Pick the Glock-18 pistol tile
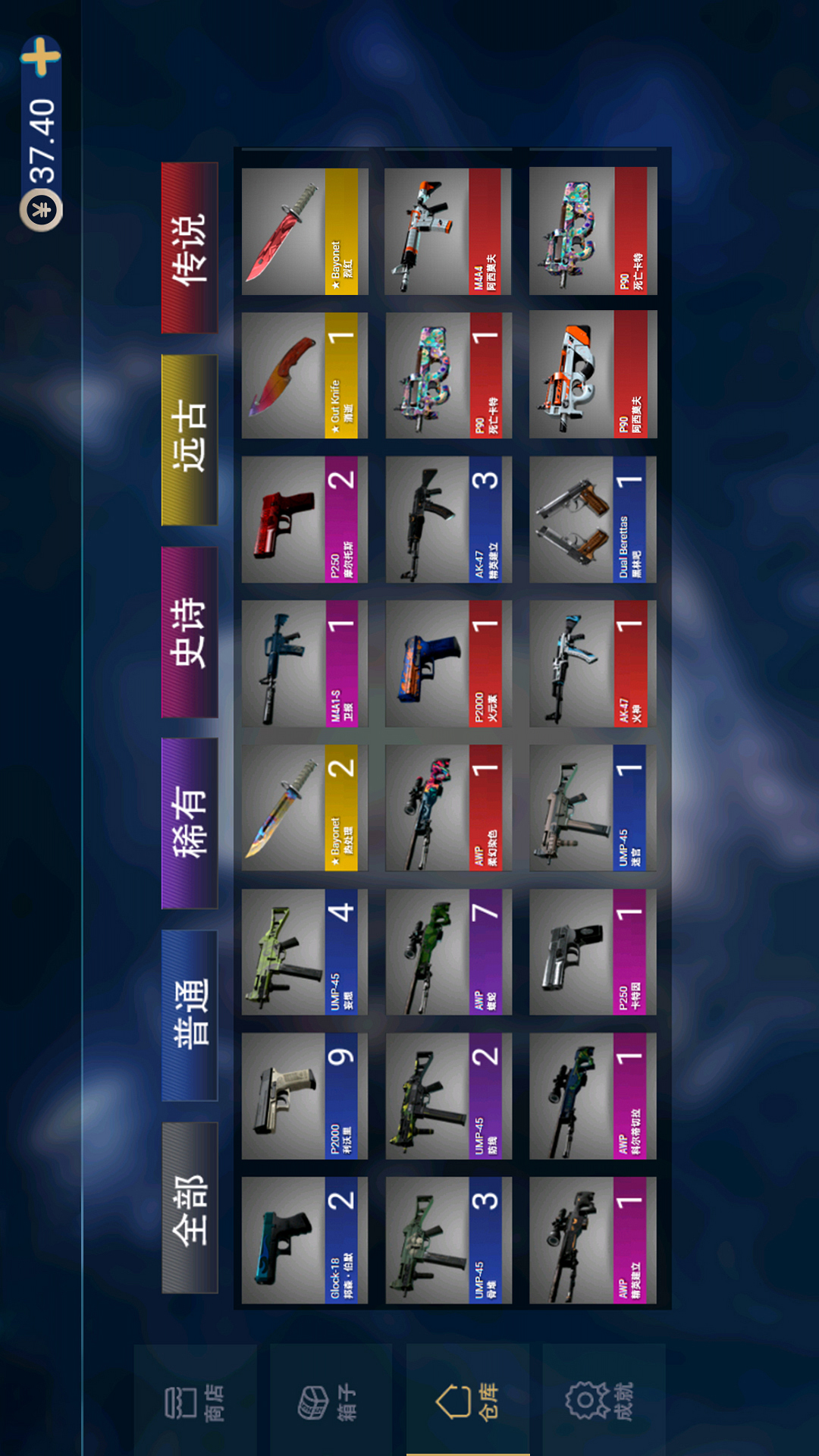The image size is (819, 1456). click(x=304, y=1240)
